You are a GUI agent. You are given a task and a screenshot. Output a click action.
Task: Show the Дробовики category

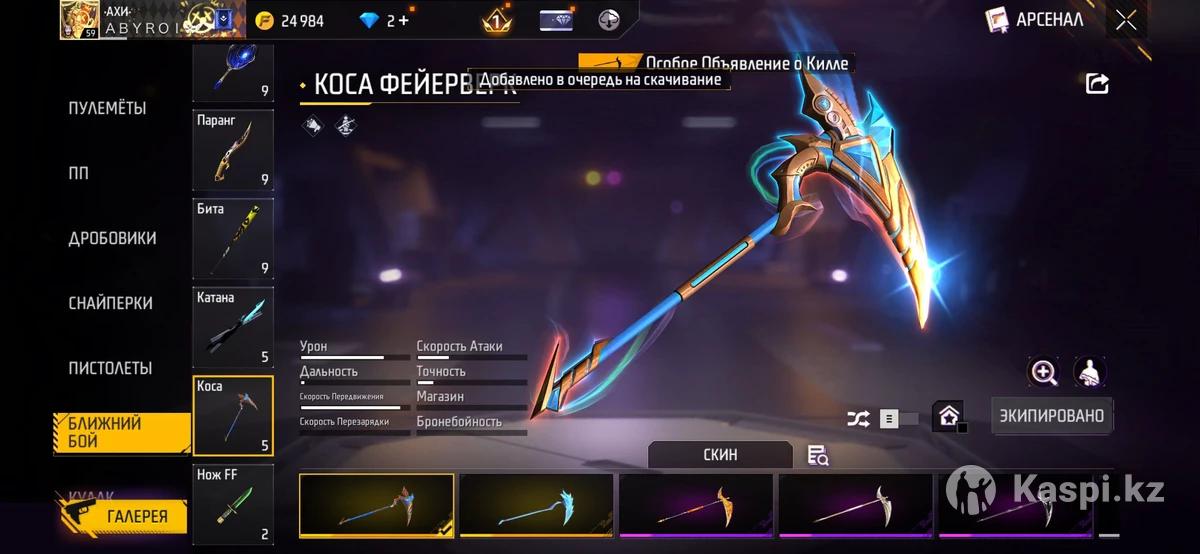112,238
